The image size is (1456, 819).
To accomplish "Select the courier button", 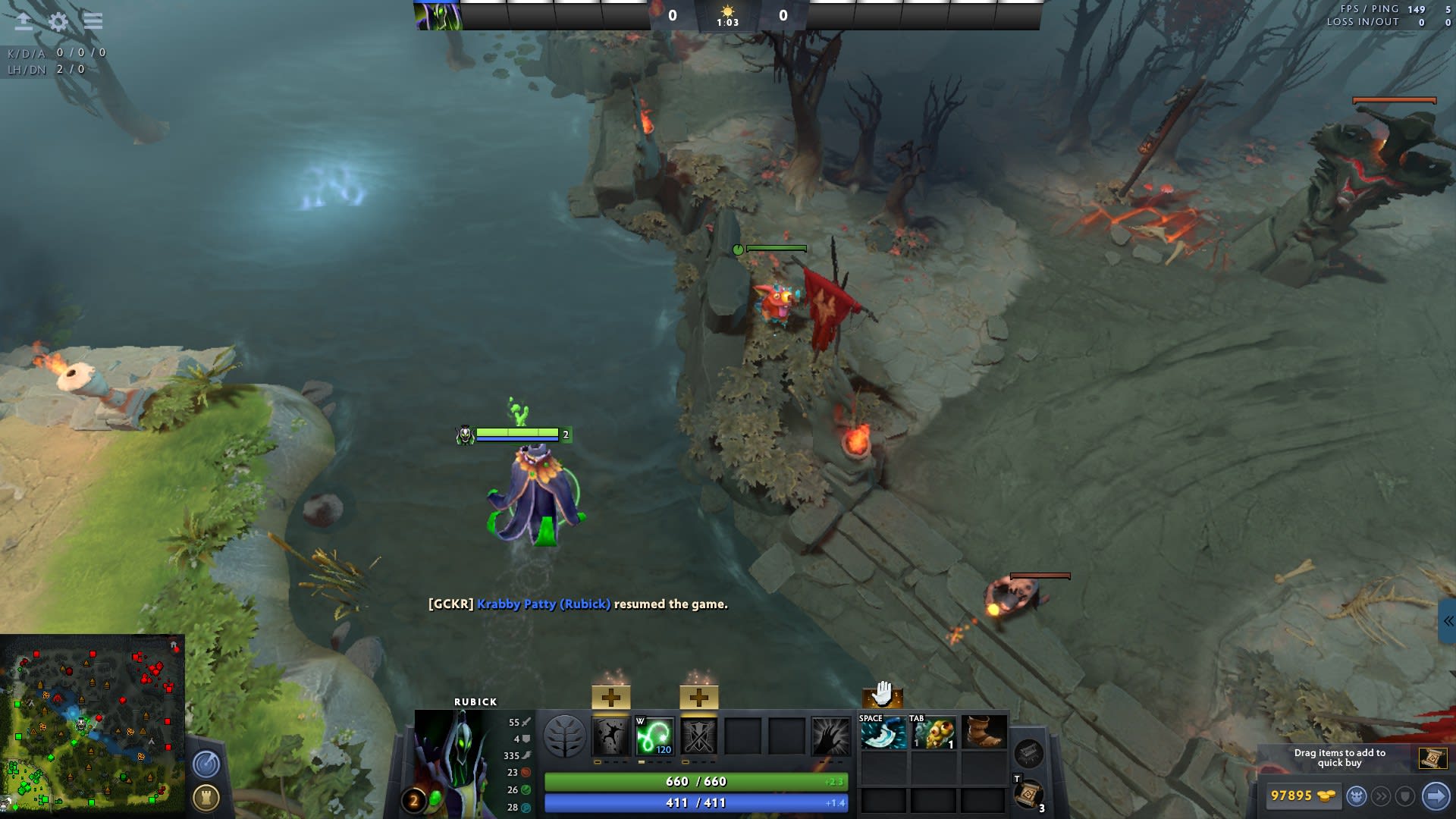I will click(1357, 796).
